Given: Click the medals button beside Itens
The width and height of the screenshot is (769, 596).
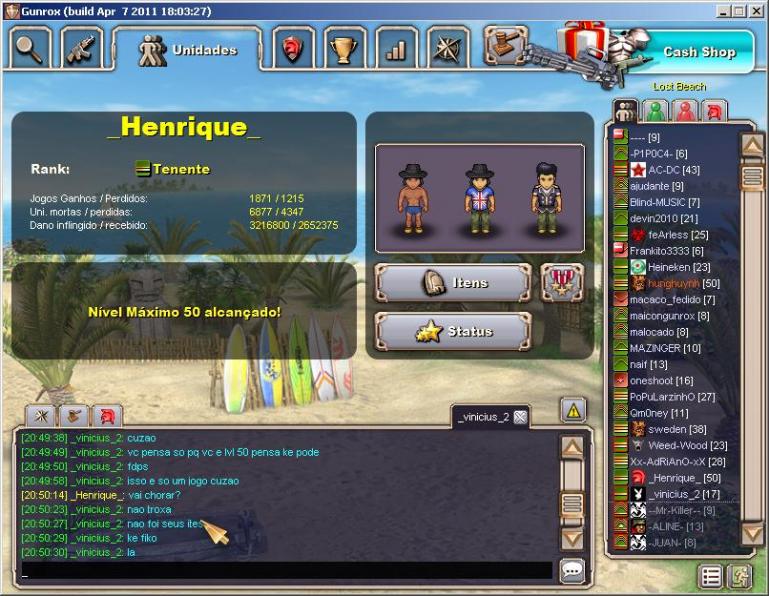Looking at the screenshot, I should (563, 283).
